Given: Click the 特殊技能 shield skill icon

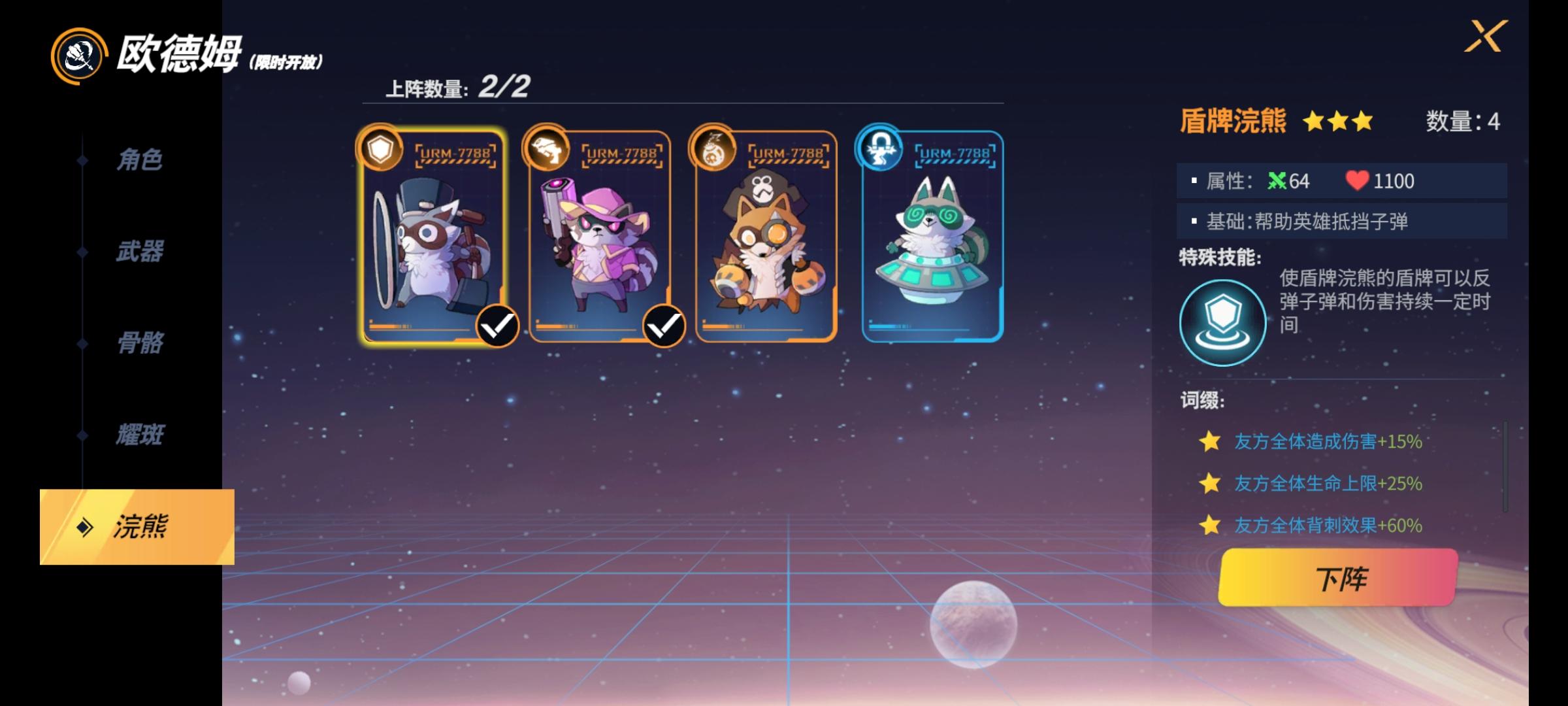Looking at the screenshot, I should (1222, 320).
